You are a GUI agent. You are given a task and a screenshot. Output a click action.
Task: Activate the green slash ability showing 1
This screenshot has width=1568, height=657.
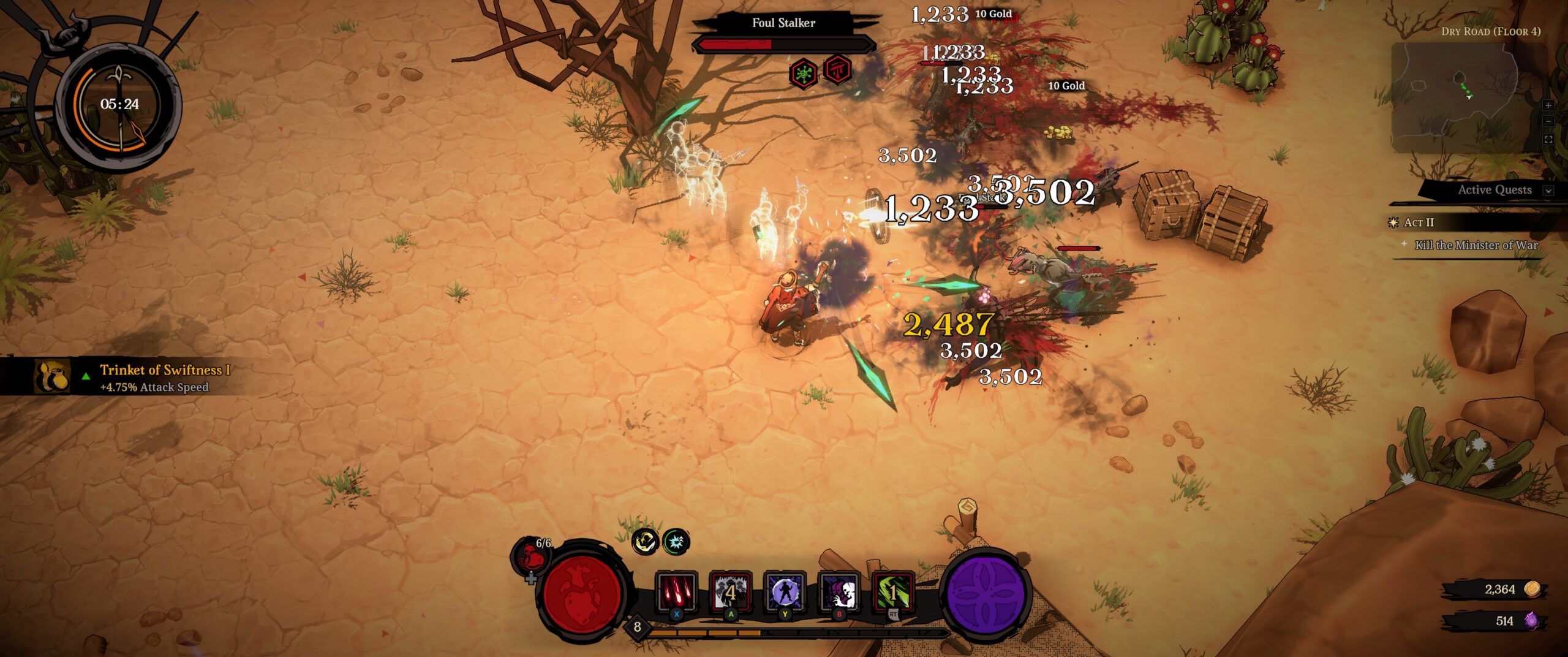tap(892, 591)
